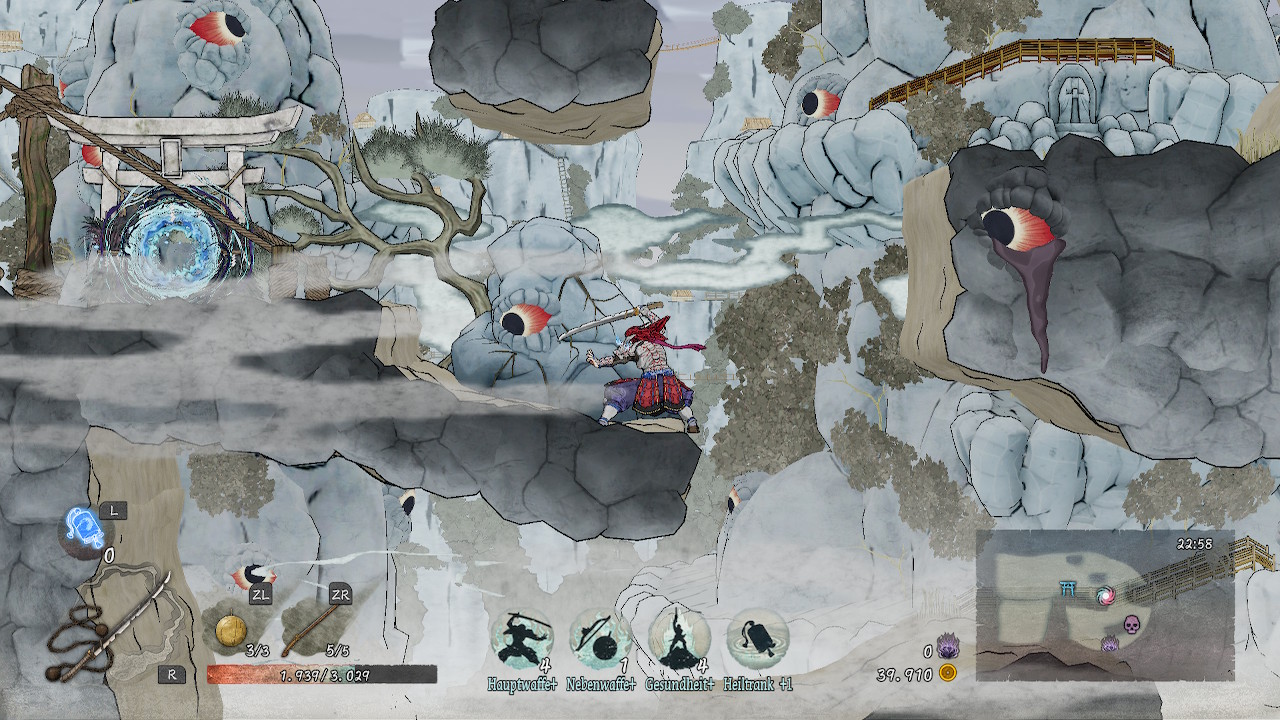Click the pink skull marker on minimap
The height and width of the screenshot is (720, 1280).
1132,624
